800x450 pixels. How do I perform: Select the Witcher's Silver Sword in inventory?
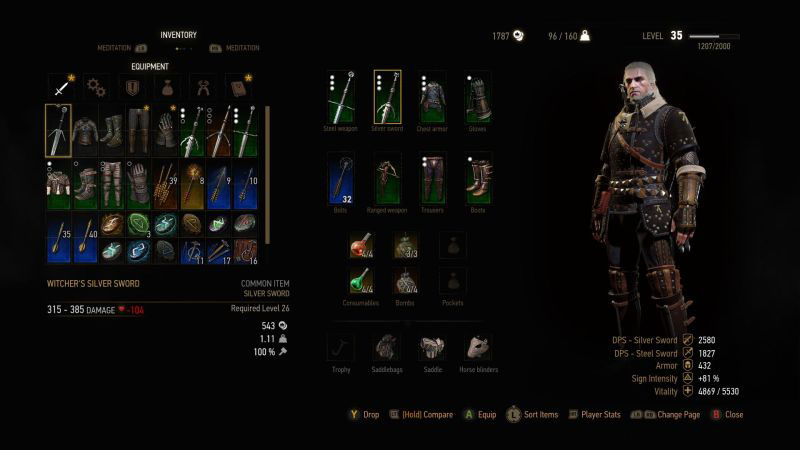pos(58,130)
